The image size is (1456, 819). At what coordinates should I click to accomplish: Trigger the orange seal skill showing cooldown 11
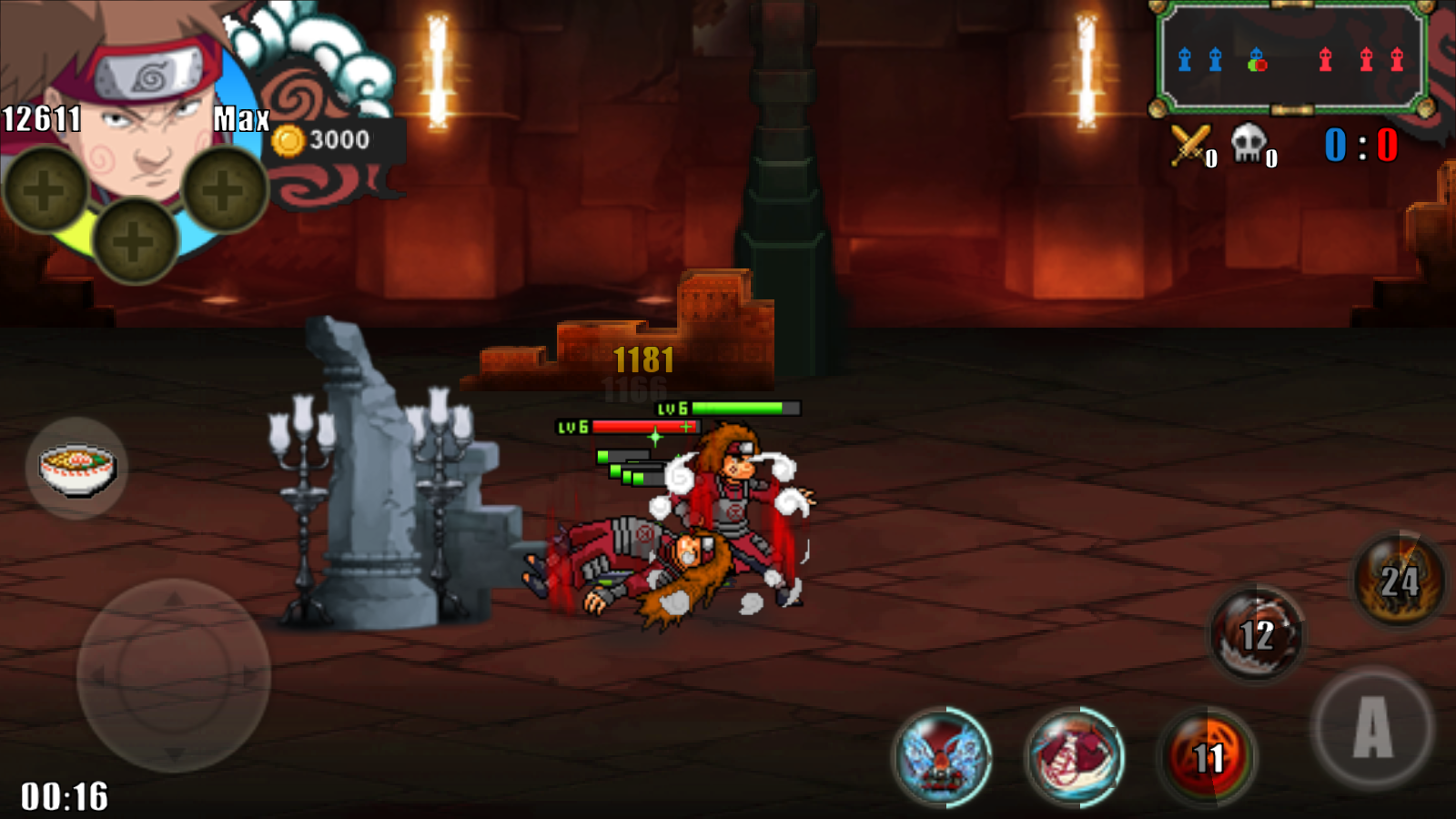coord(1208,756)
